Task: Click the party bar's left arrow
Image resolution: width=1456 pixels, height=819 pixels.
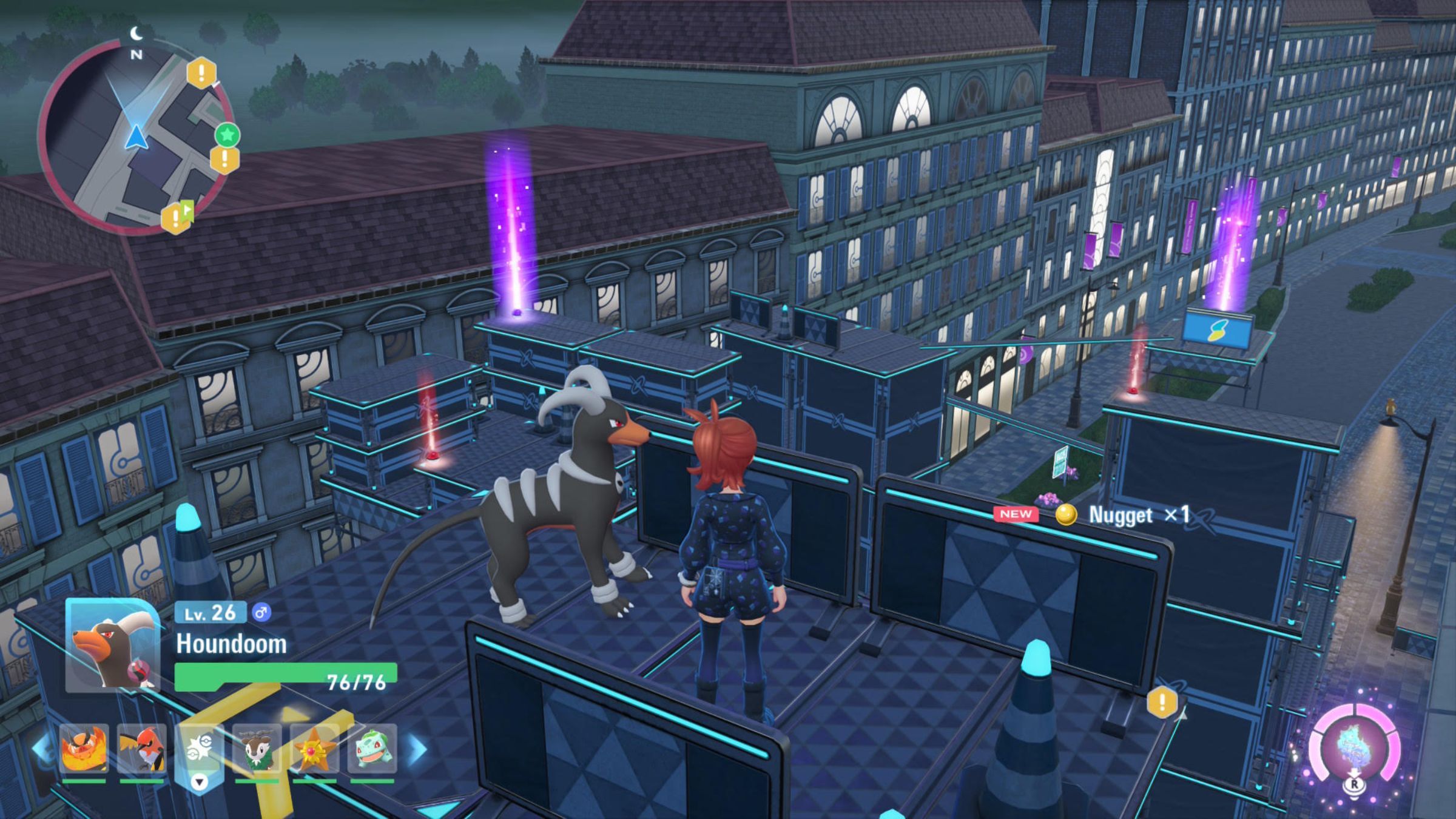Action: pos(41,749)
